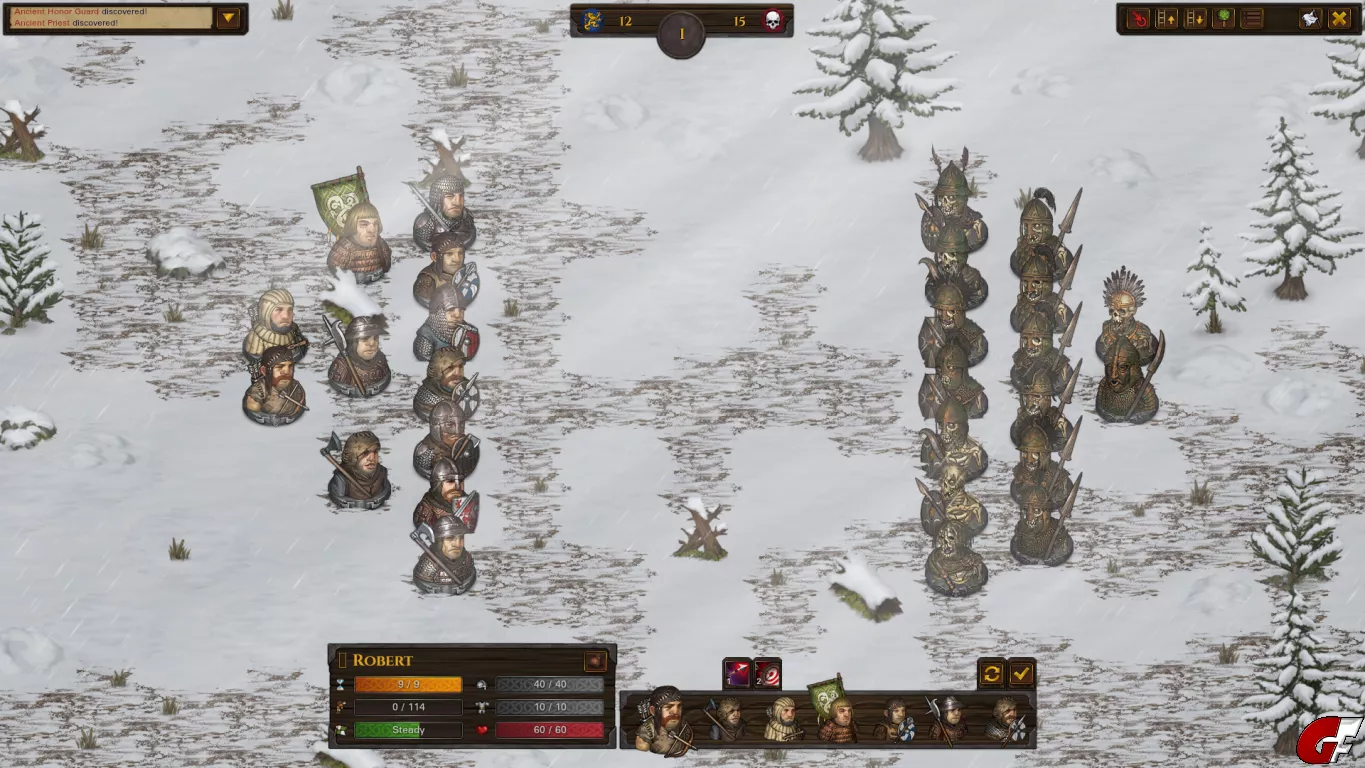Image resolution: width=1365 pixels, height=768 pixels.
Task: Open the menu with the yellow X button
Action: tap(1338, 18)
